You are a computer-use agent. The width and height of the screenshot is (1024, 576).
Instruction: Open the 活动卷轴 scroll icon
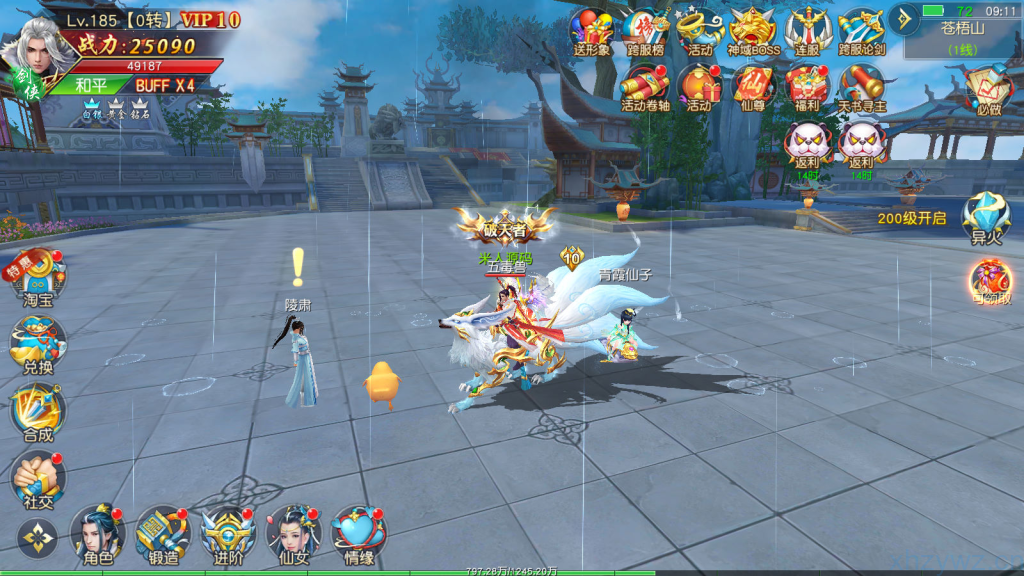coord(646,86)
